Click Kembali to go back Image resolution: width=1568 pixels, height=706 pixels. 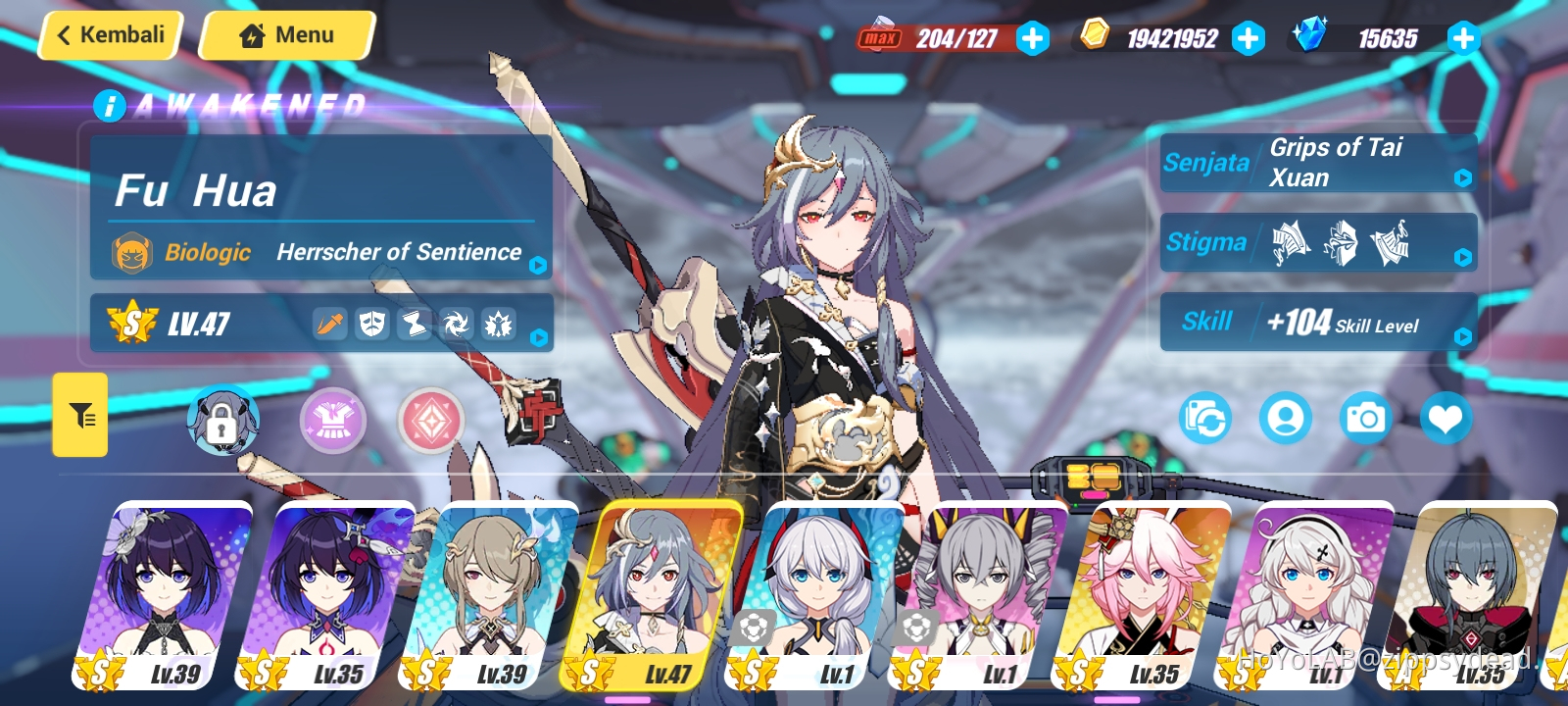[x=108, y=34]
